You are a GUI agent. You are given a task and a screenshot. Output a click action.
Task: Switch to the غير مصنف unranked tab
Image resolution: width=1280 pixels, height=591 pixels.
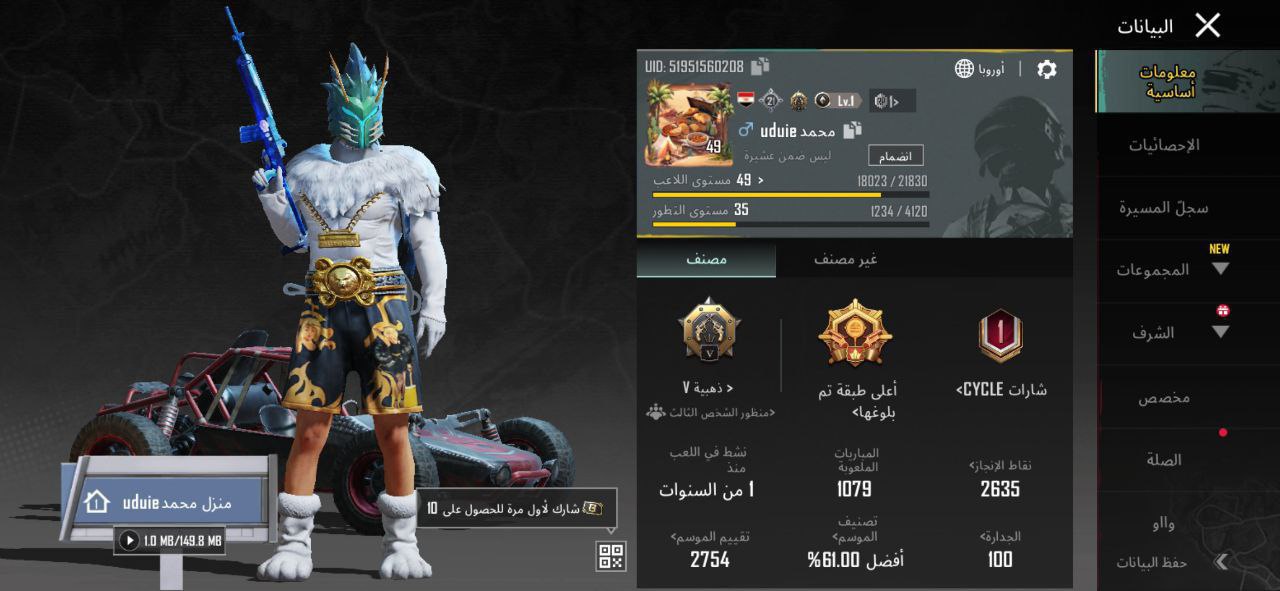pyautogui.click(x=845, y=260)
